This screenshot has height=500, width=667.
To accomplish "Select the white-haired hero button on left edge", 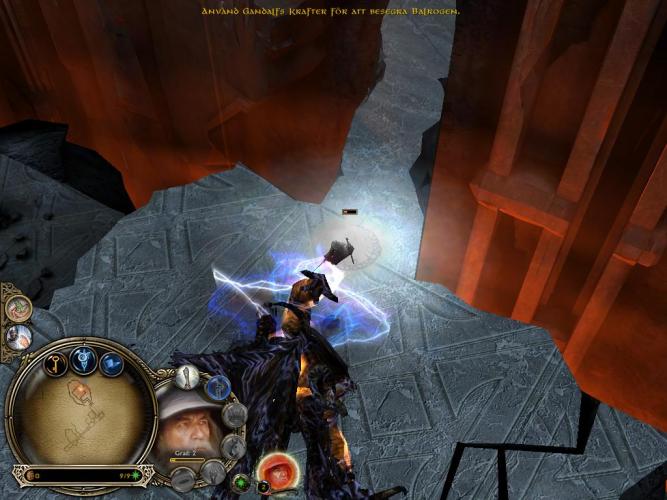I will click(18, 336).
